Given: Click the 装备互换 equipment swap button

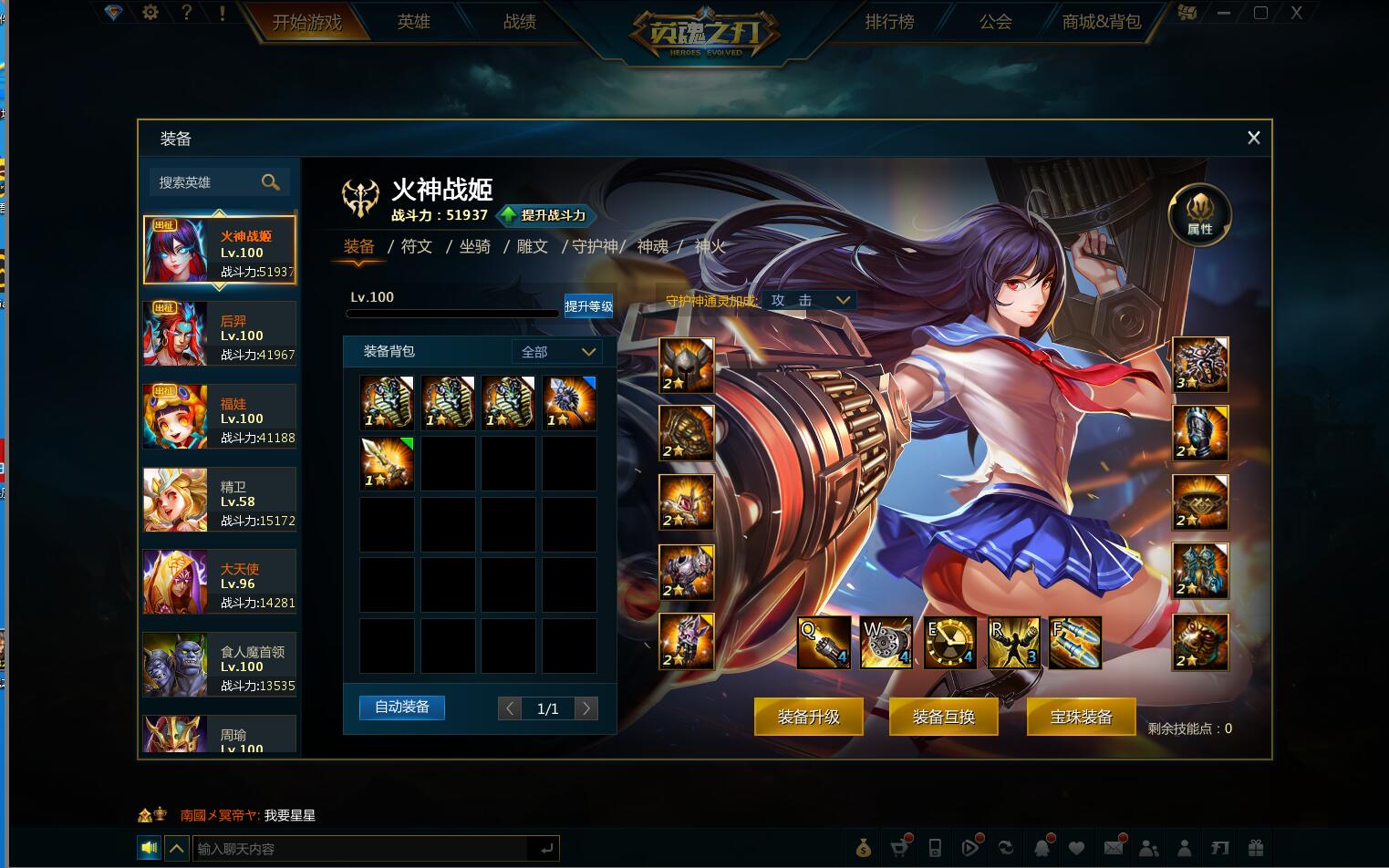Looking at the screenshot, I should [x=943, y=717].
